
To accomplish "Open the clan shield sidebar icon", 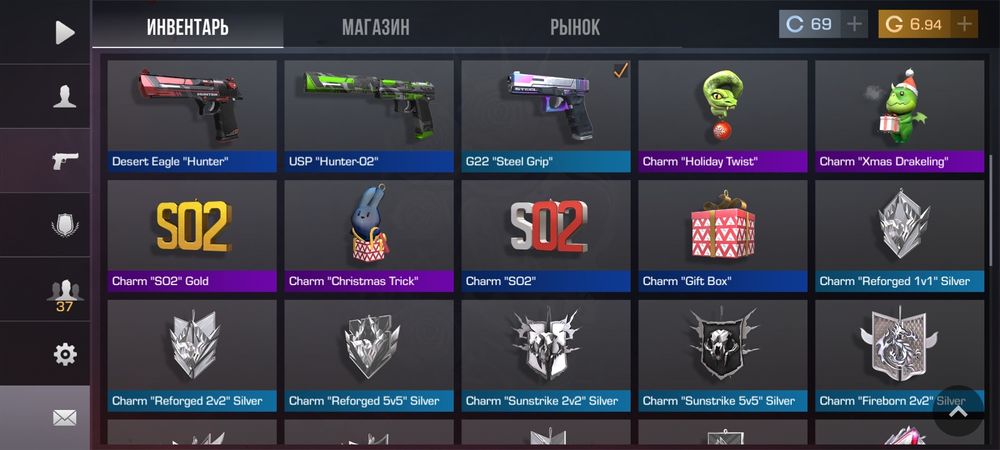I will [x=64, y=225].
